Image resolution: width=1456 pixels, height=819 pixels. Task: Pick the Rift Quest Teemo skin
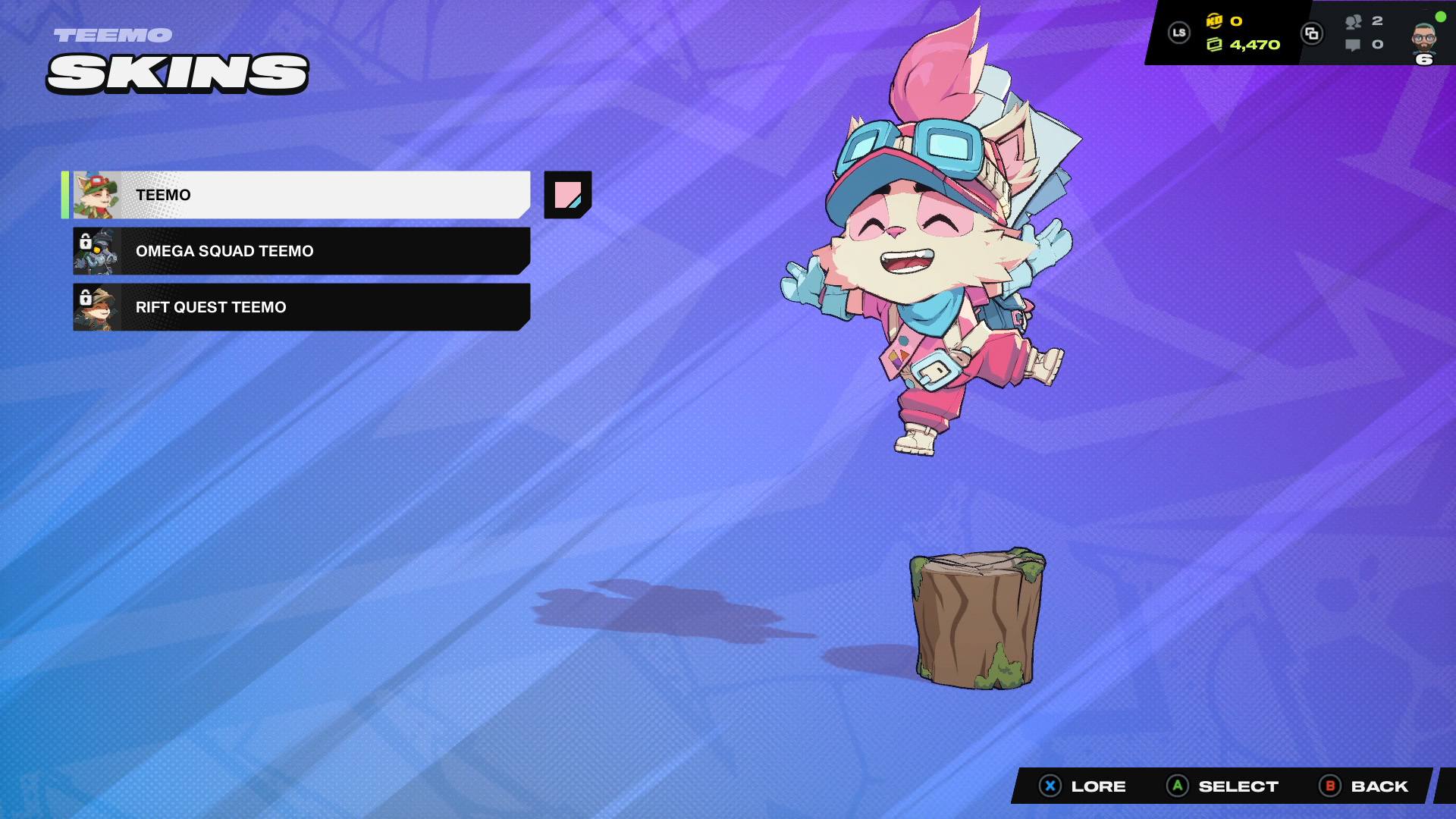click(x=302, y=307)
